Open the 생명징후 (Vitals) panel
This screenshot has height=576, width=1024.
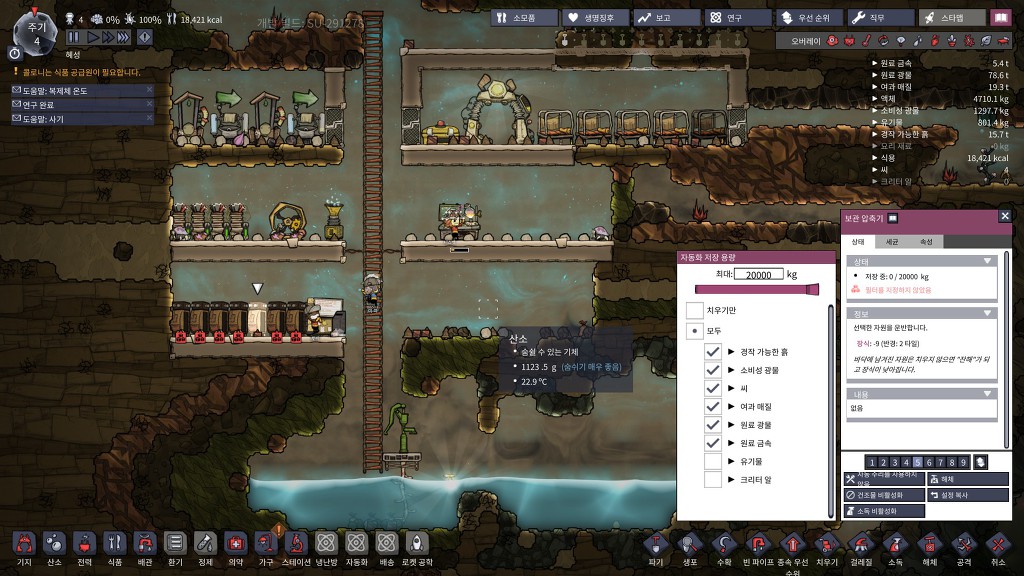tap(594, 17)
